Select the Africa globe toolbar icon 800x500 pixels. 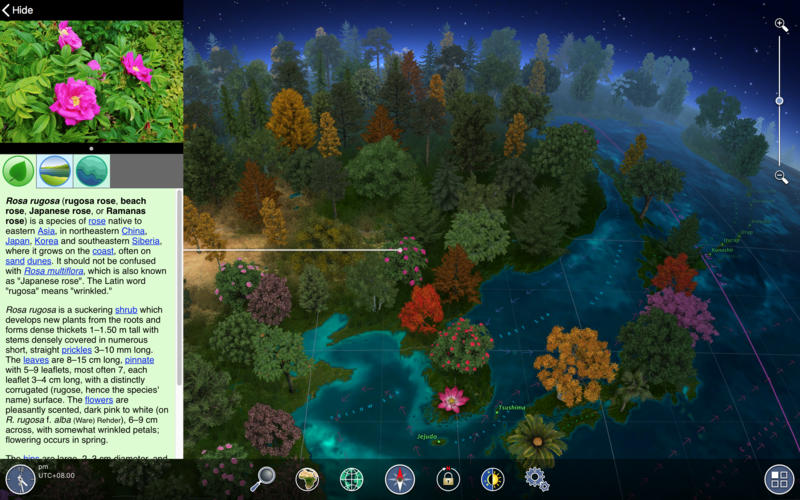click(307, 479)
